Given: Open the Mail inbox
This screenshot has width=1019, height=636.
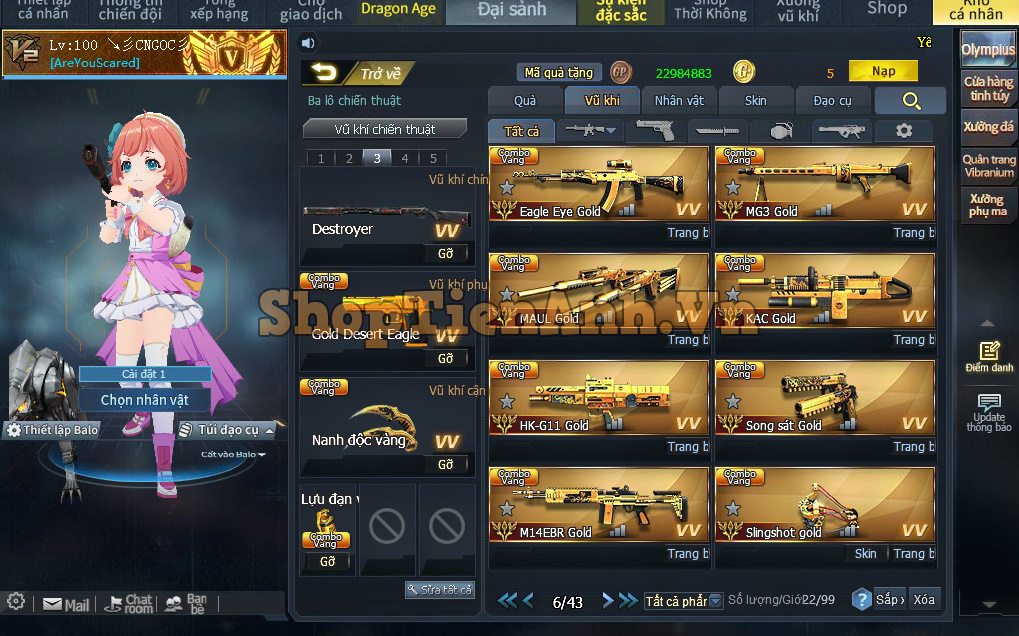Looking at the screenshot, I should point(66,604).
